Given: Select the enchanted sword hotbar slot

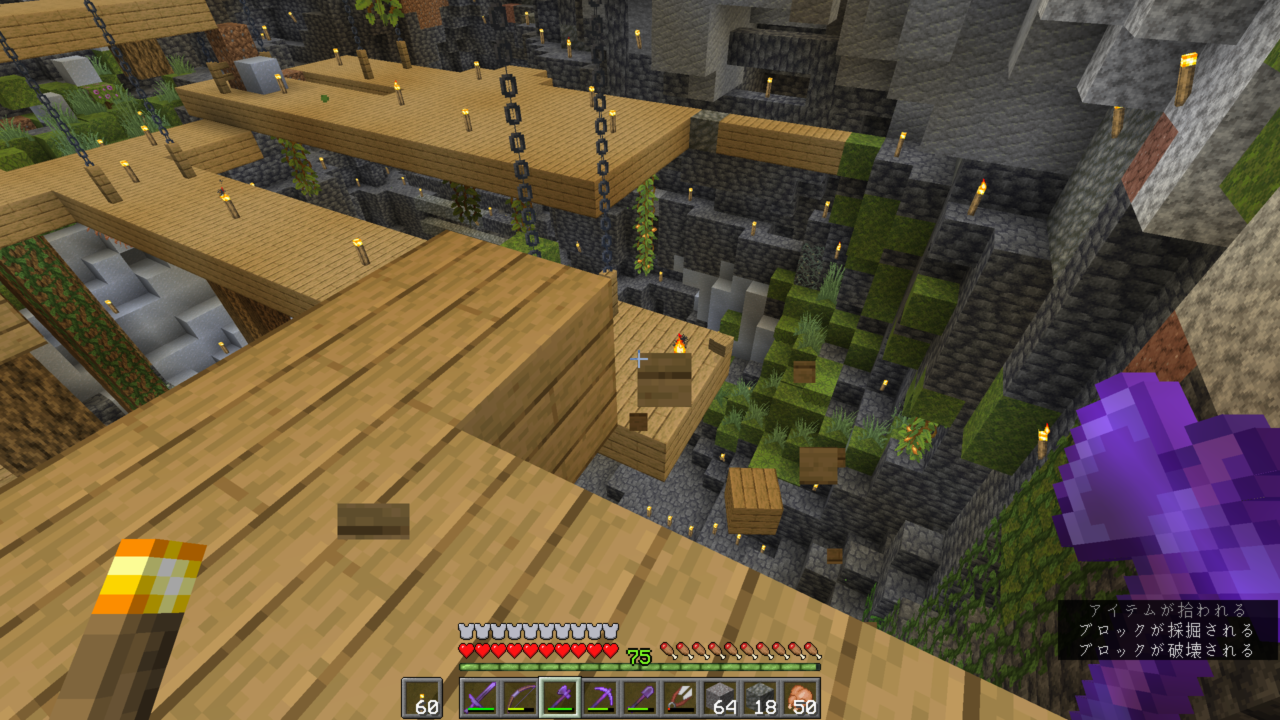Looking at the screenshot, I should [x=479, y=698].
